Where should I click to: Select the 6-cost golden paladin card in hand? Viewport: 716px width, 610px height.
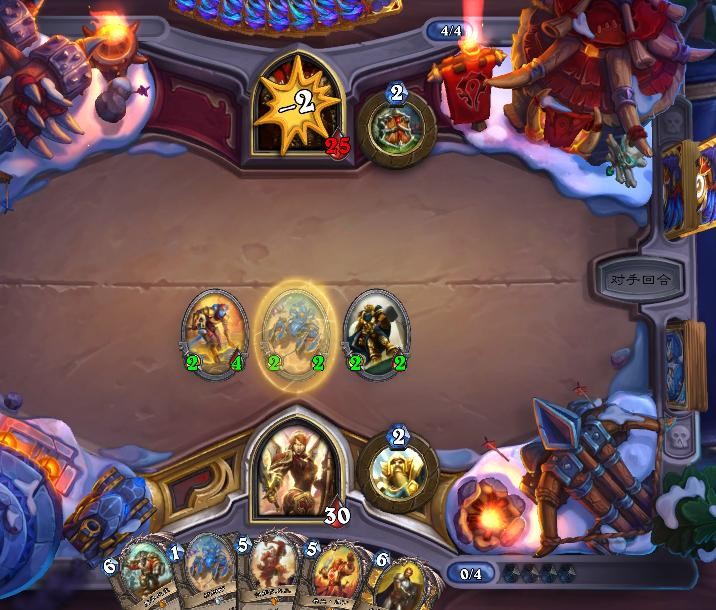(x=402, y=582)
